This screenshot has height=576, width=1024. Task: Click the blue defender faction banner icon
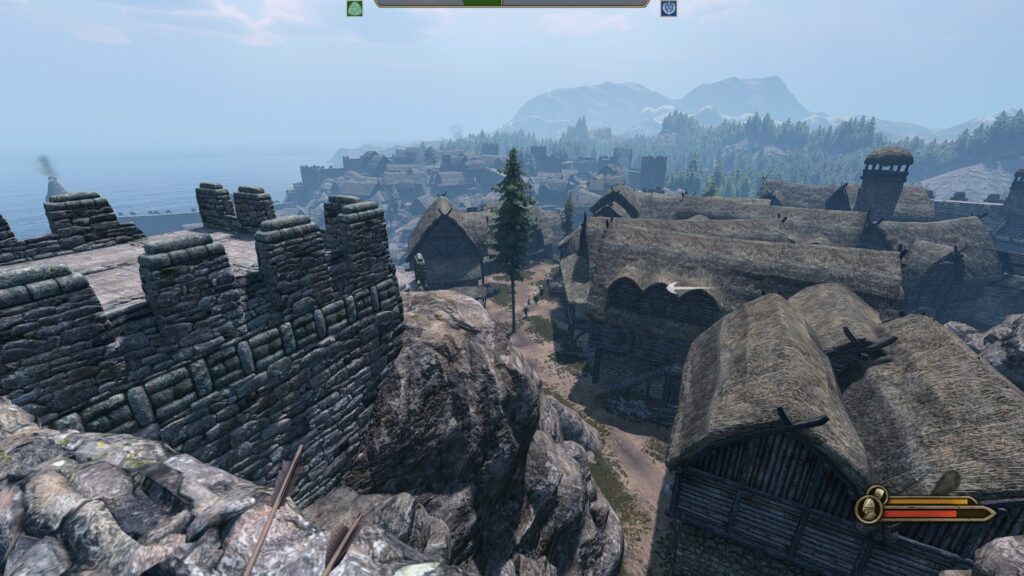click(668, 8)
